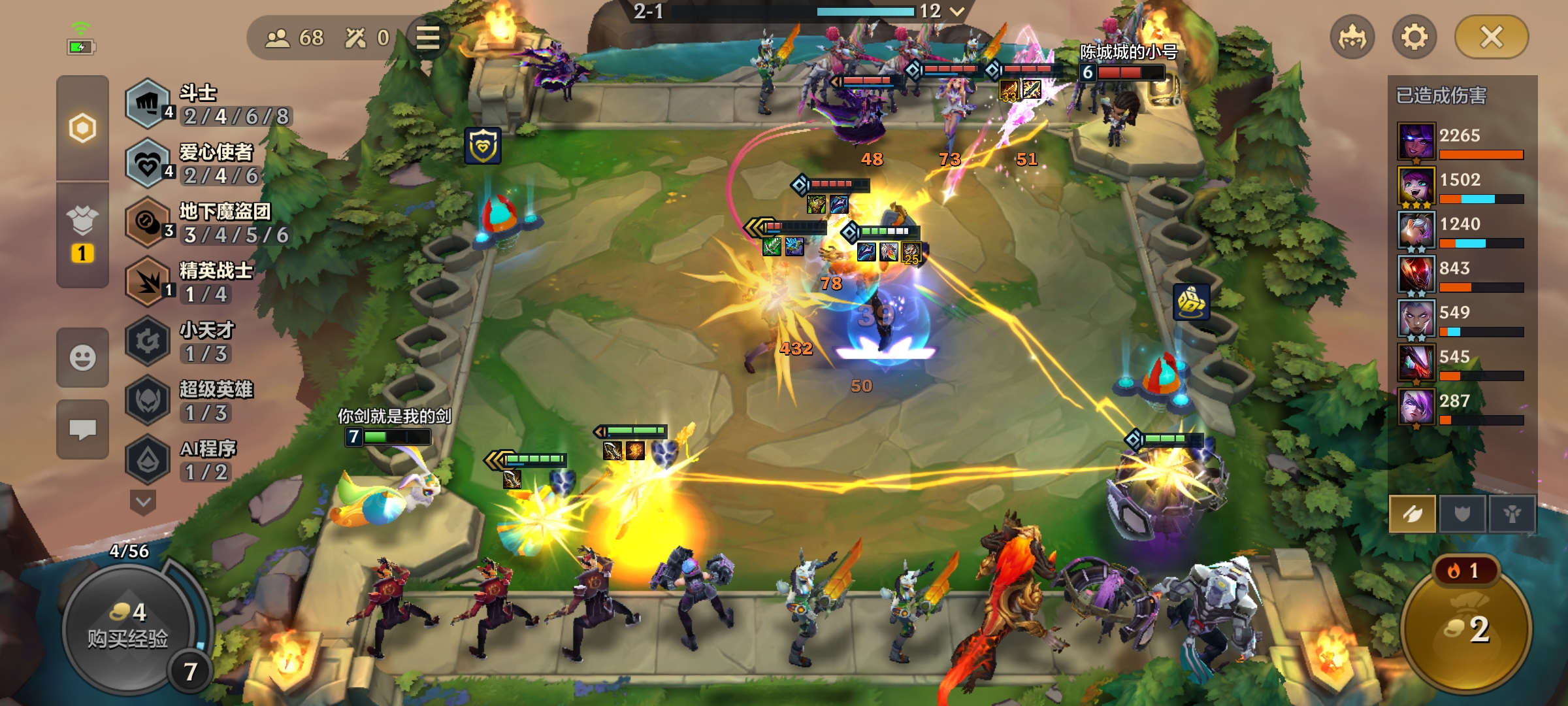Open the chat speech bubble
This screenshot has height=706, width=1568.
(x=82, y=429)
